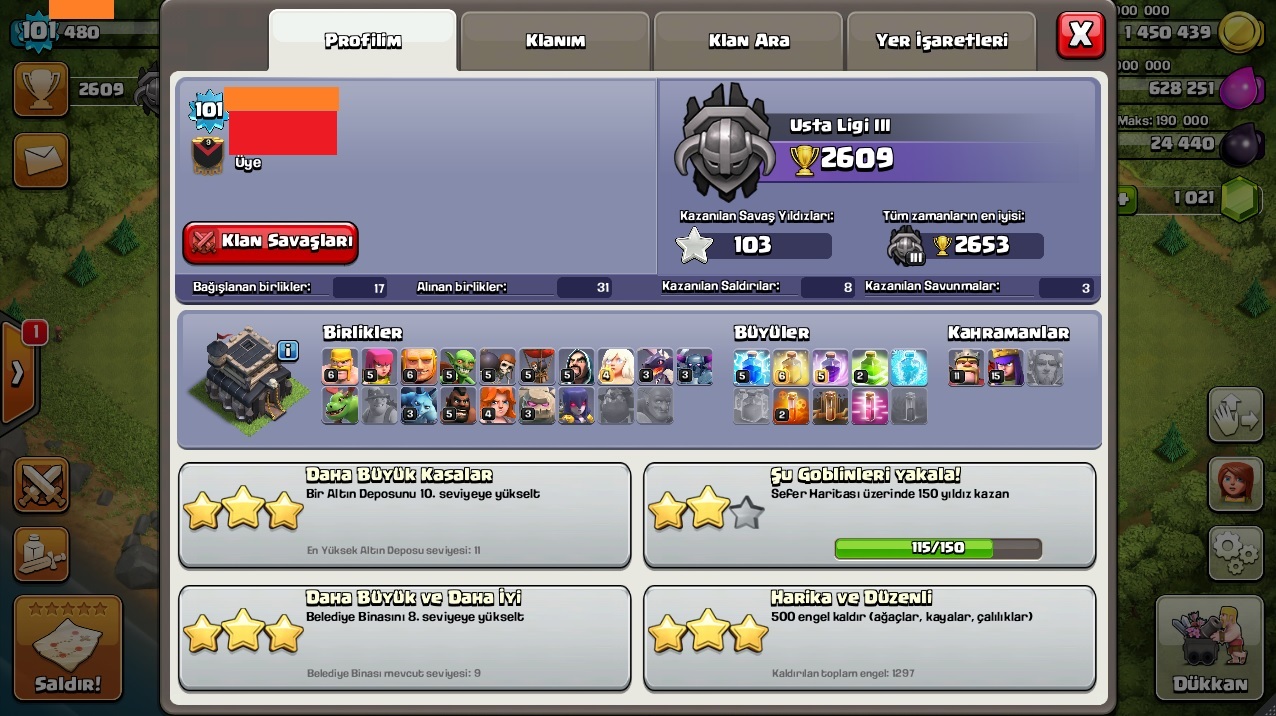Close the profile window
Screen dimensions: 1276x716
[x=1080, y=35]
